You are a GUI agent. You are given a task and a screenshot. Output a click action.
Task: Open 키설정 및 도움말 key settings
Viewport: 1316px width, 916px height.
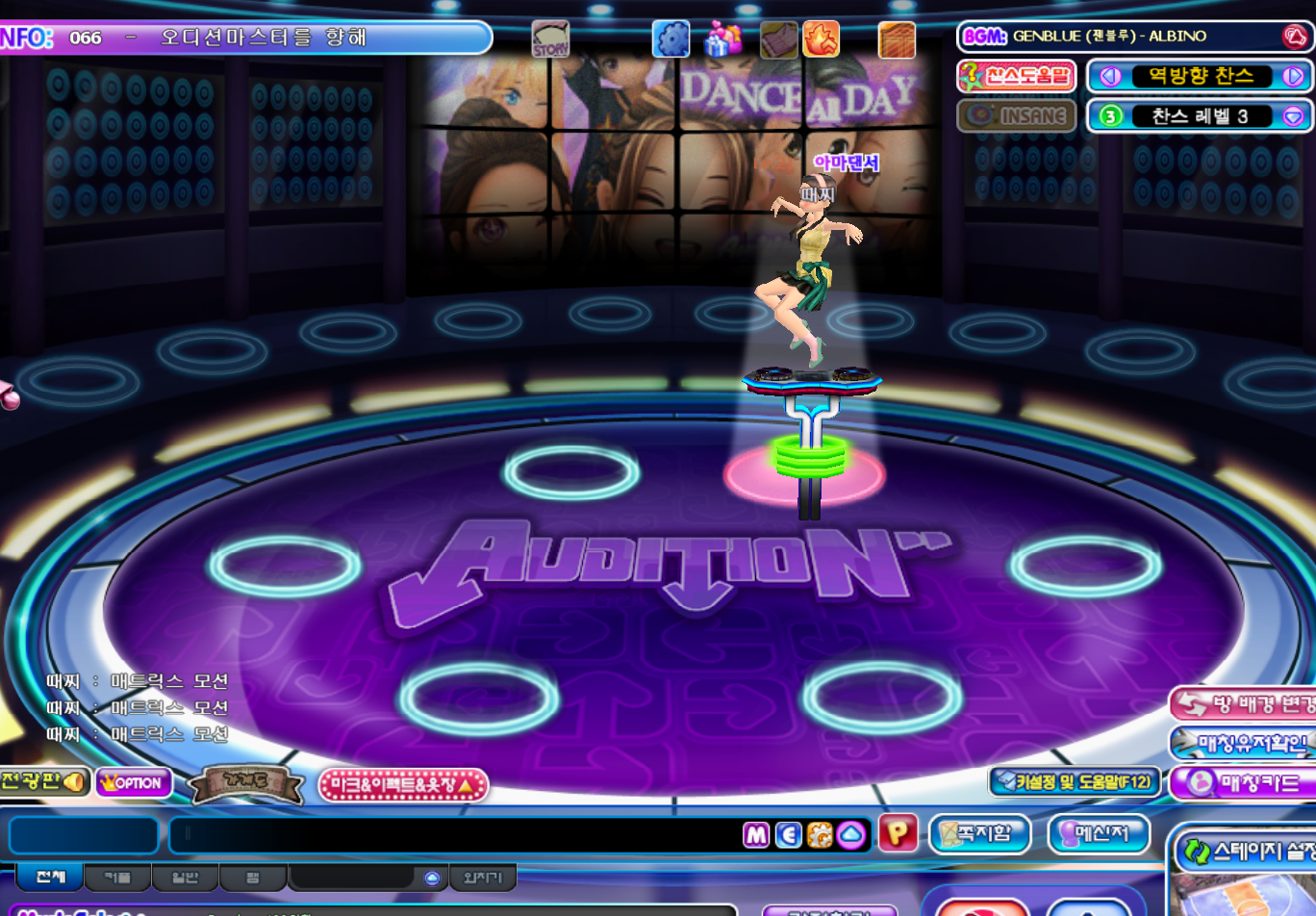click(1074, 782)
